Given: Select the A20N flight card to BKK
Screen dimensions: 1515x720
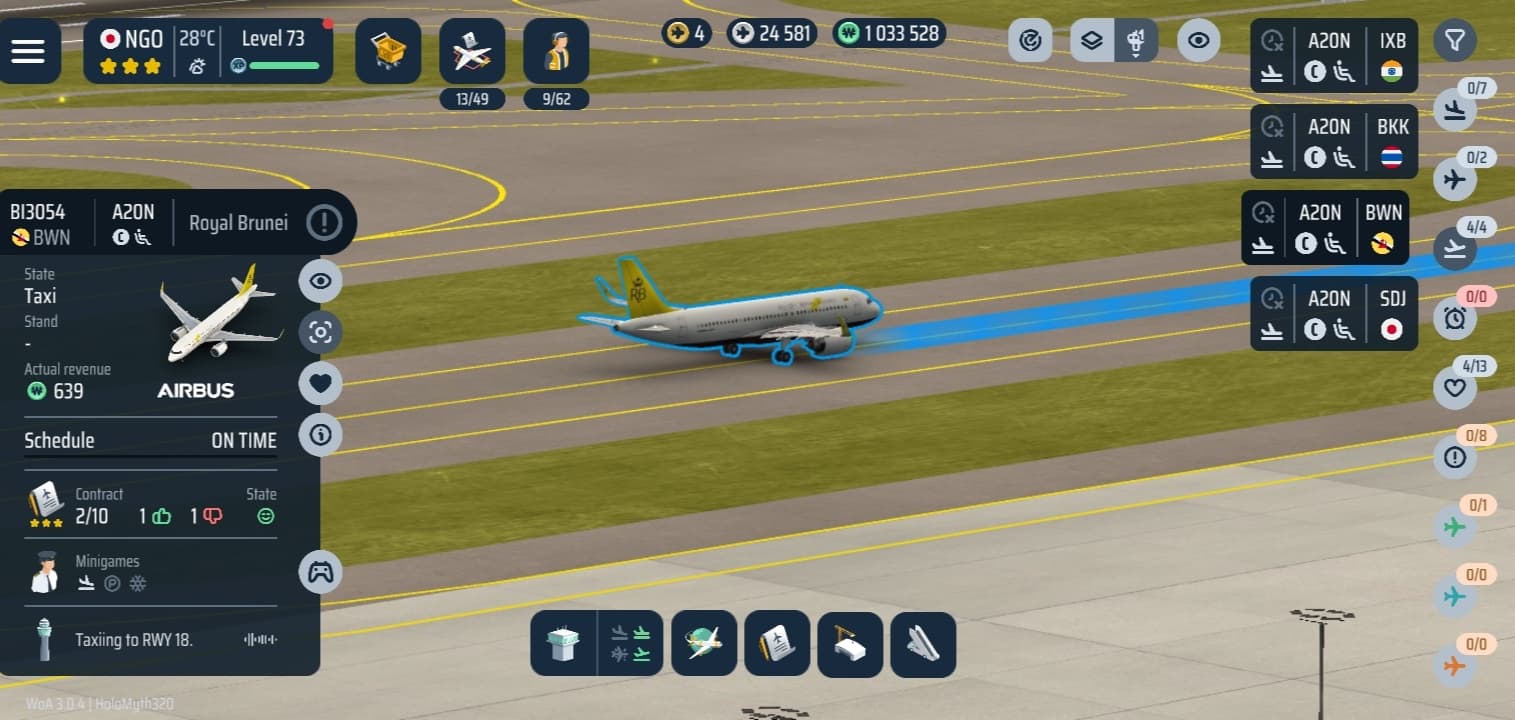Looking at the screenshot, I should coord(1334,142).
